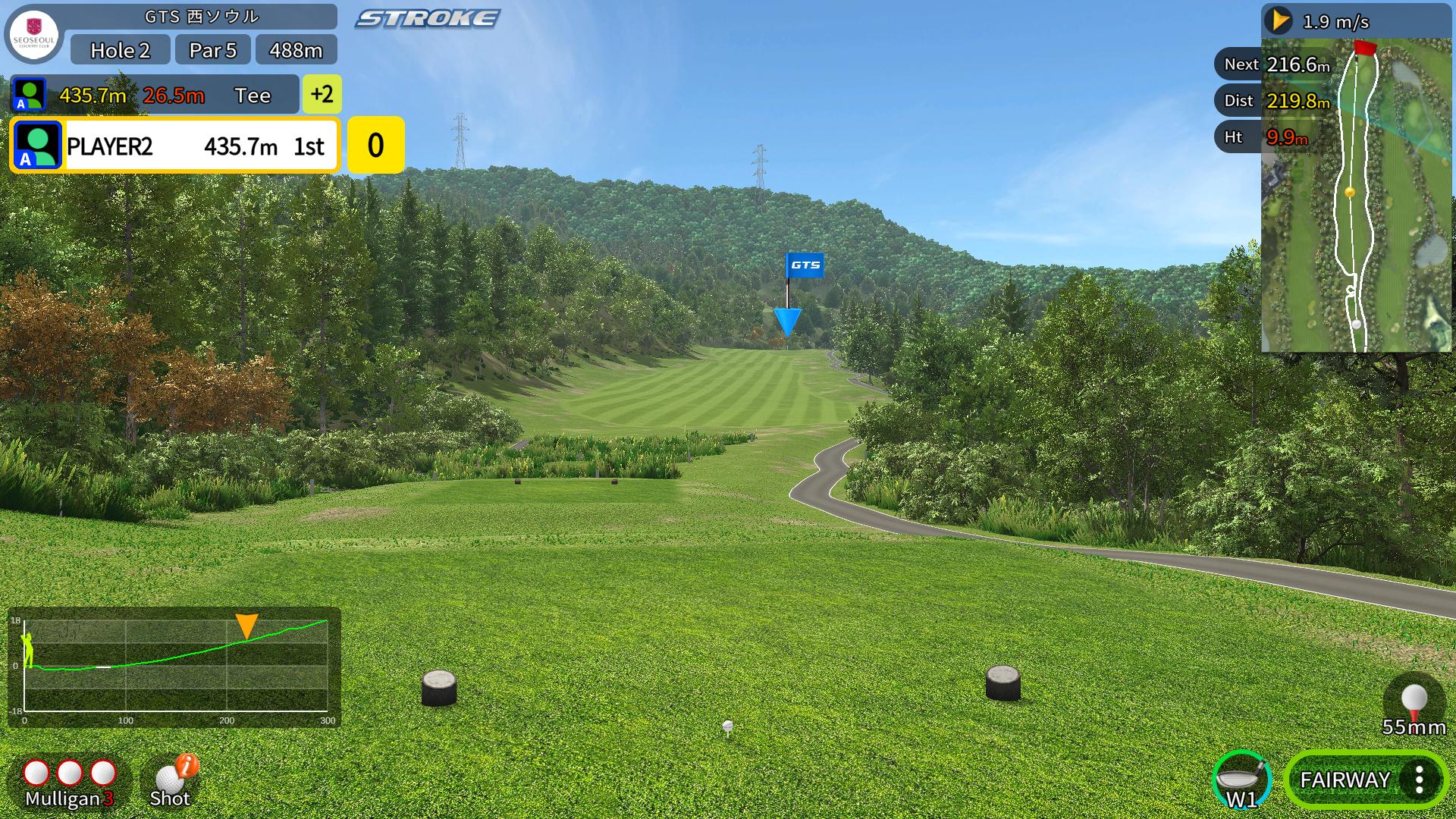Viewport: 1456px width, 819px height.
Task: Open the terrain elevation profile chart
Action: [x=174, y=667]
